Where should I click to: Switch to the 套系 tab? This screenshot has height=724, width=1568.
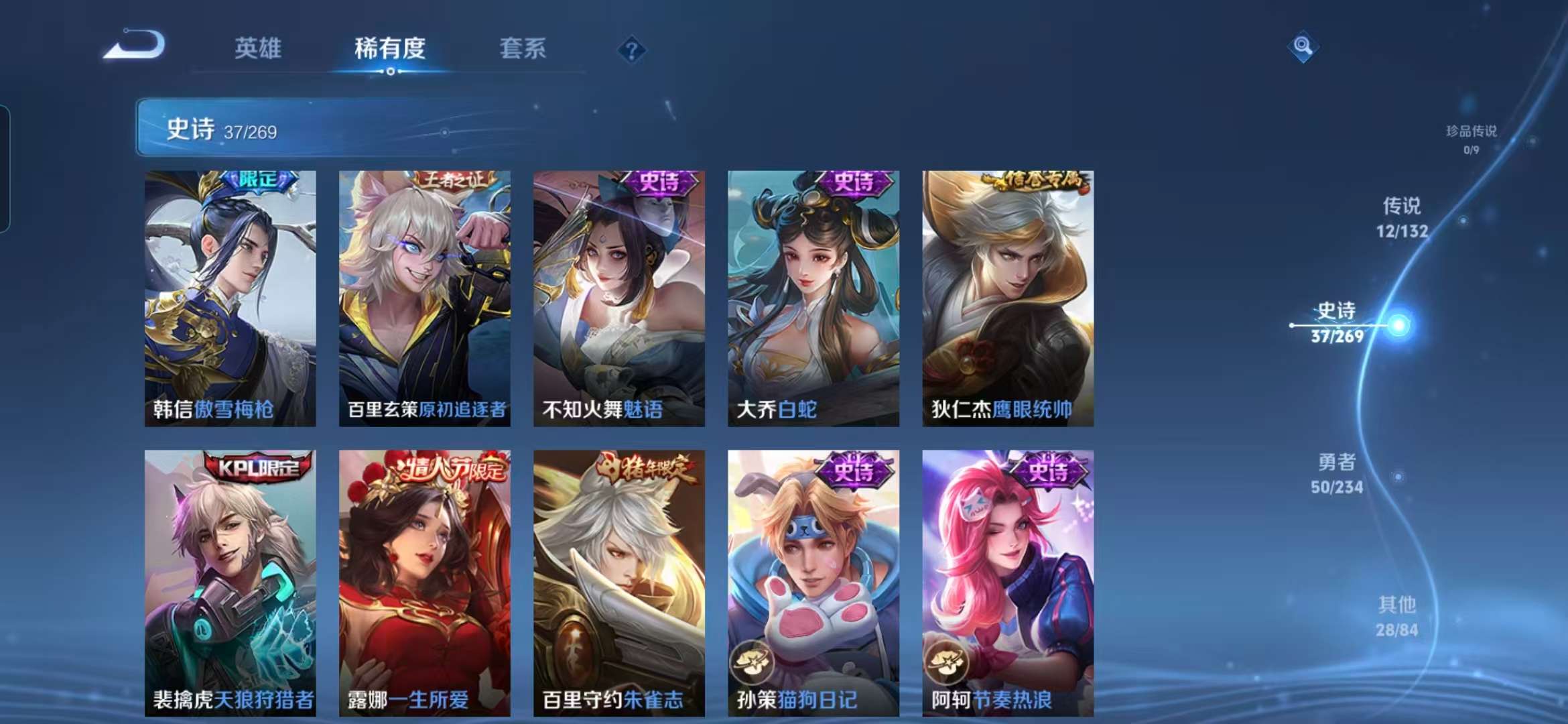tap(523, 48)
